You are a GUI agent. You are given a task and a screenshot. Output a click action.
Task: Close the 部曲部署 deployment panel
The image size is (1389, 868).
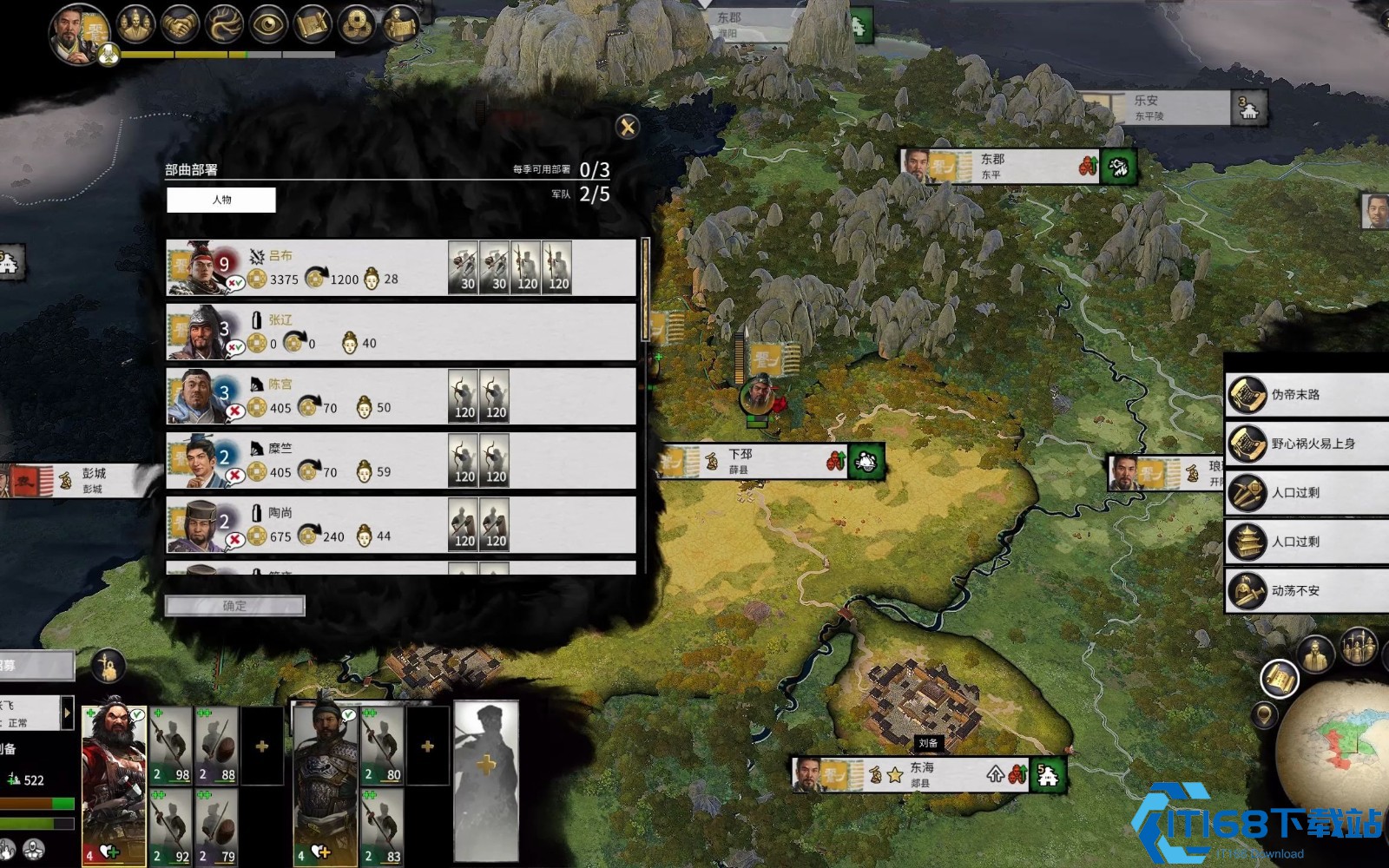coord(627,128)
